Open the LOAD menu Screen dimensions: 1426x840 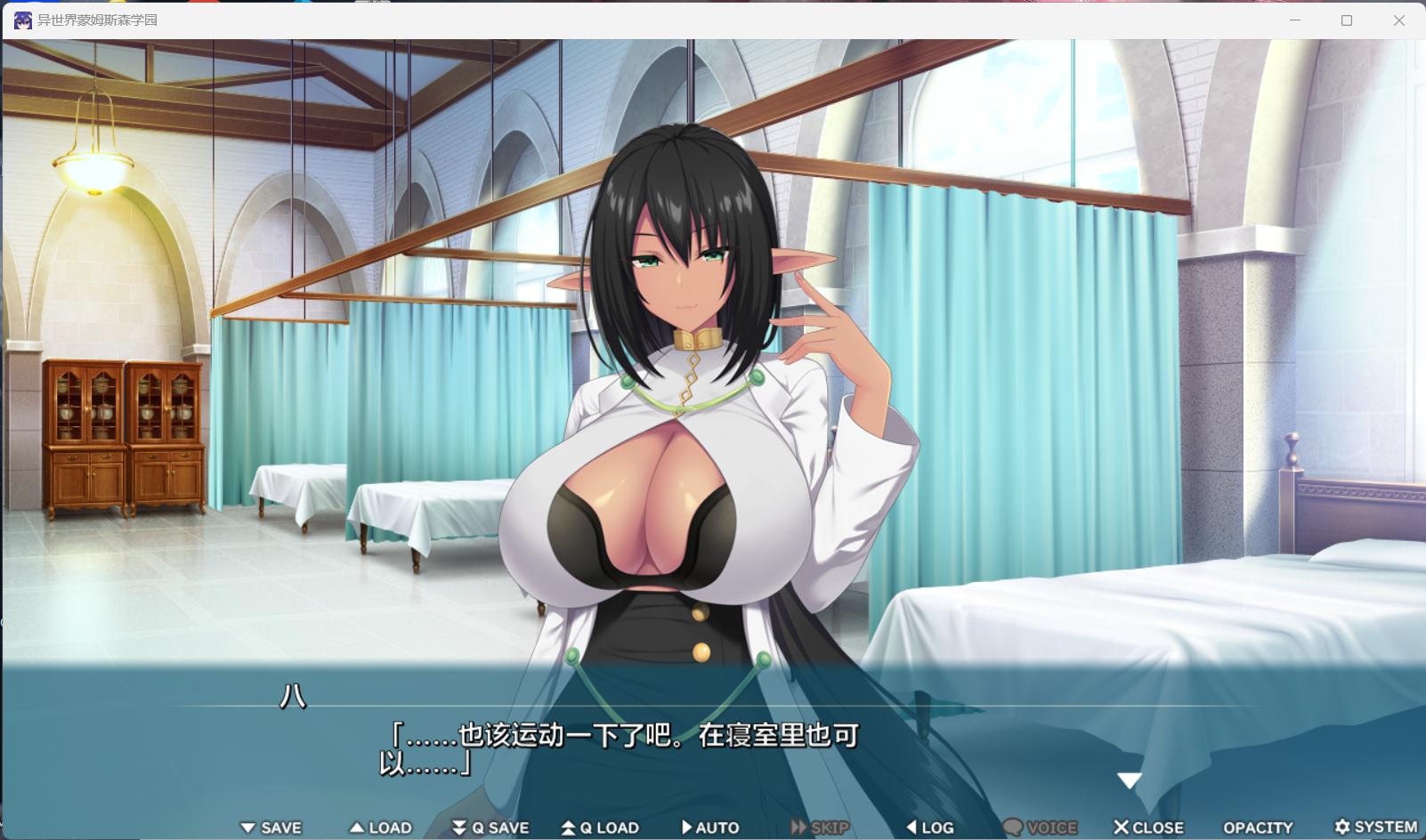pyautogui.click(x=380, y=828)
